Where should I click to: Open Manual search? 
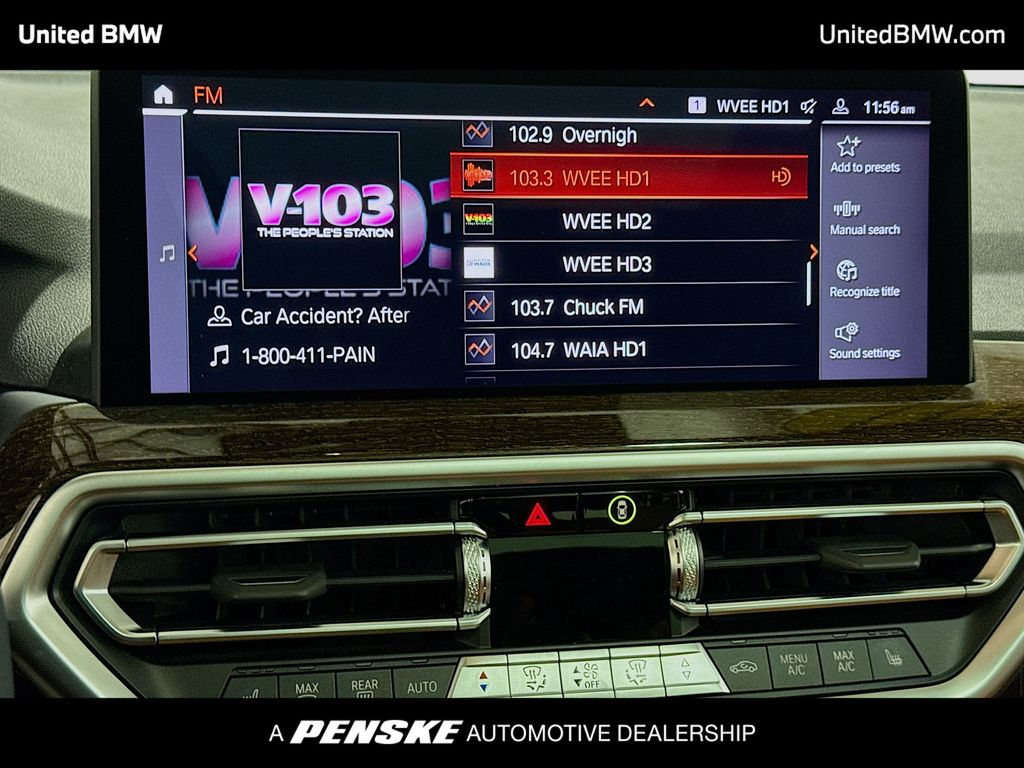pyautogui.click(x=864, y=217)
